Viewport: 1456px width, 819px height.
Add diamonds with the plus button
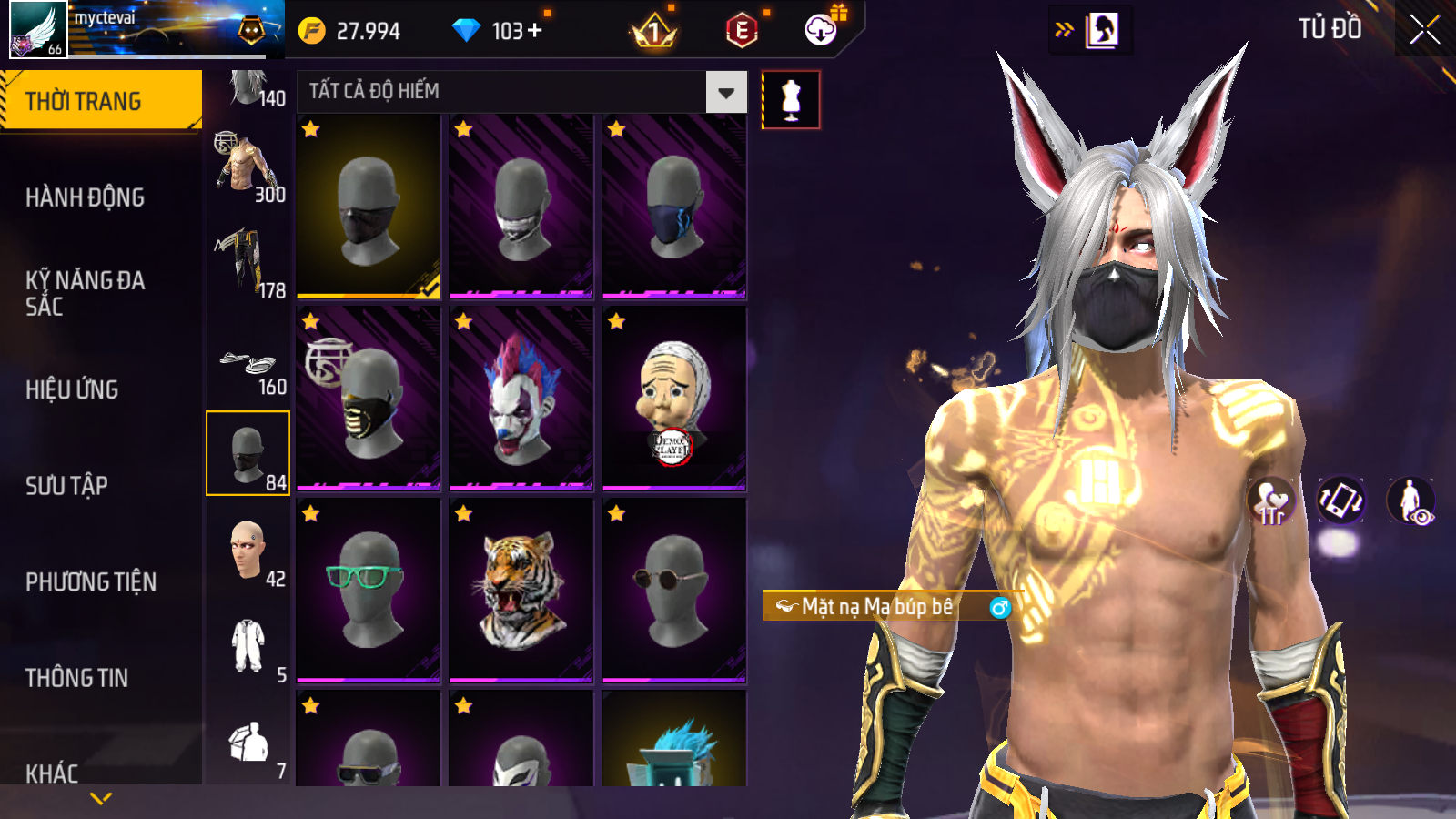pyautogui.click(x=535, y=31)
